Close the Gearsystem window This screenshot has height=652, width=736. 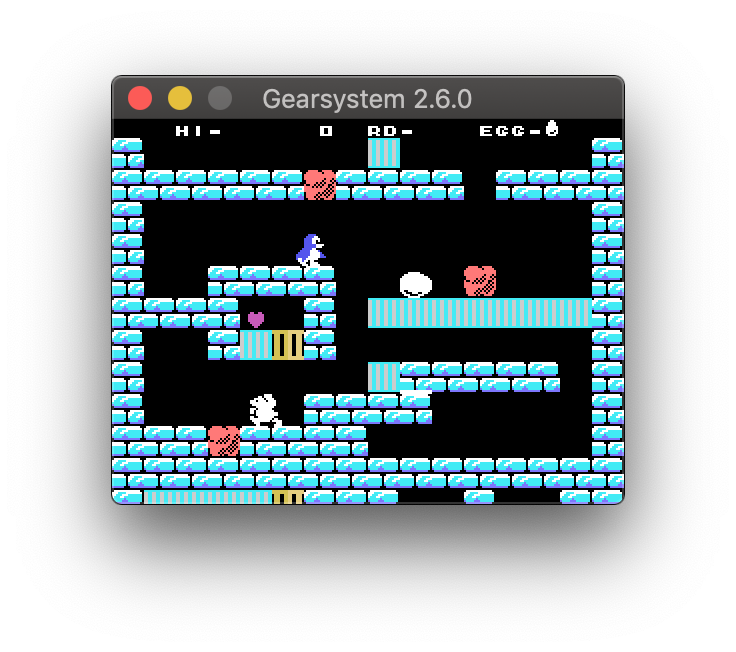click(x=140, y=98)
